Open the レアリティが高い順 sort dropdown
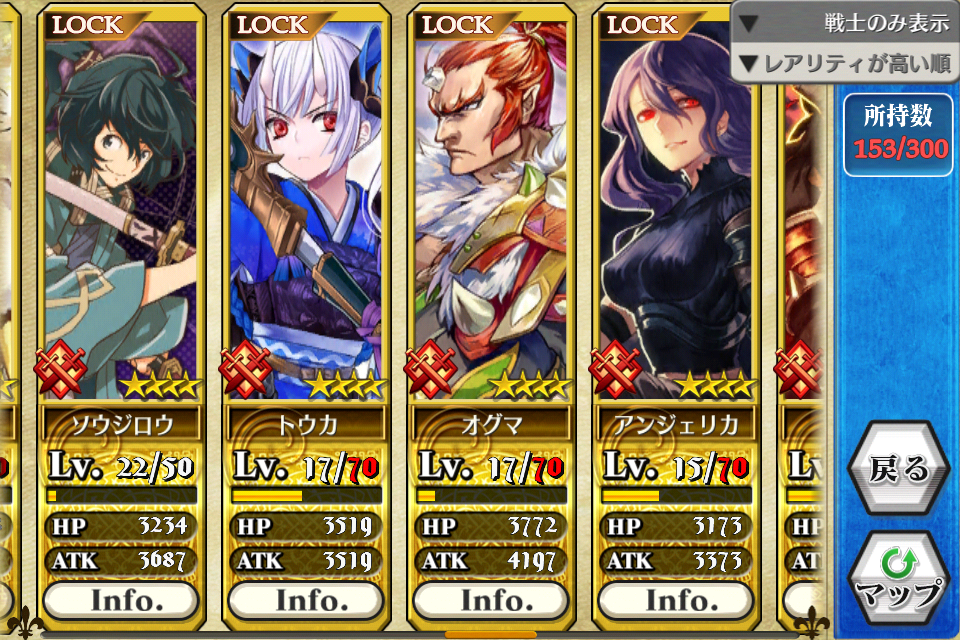Screen dimensions: 960x640 [846, 65]
